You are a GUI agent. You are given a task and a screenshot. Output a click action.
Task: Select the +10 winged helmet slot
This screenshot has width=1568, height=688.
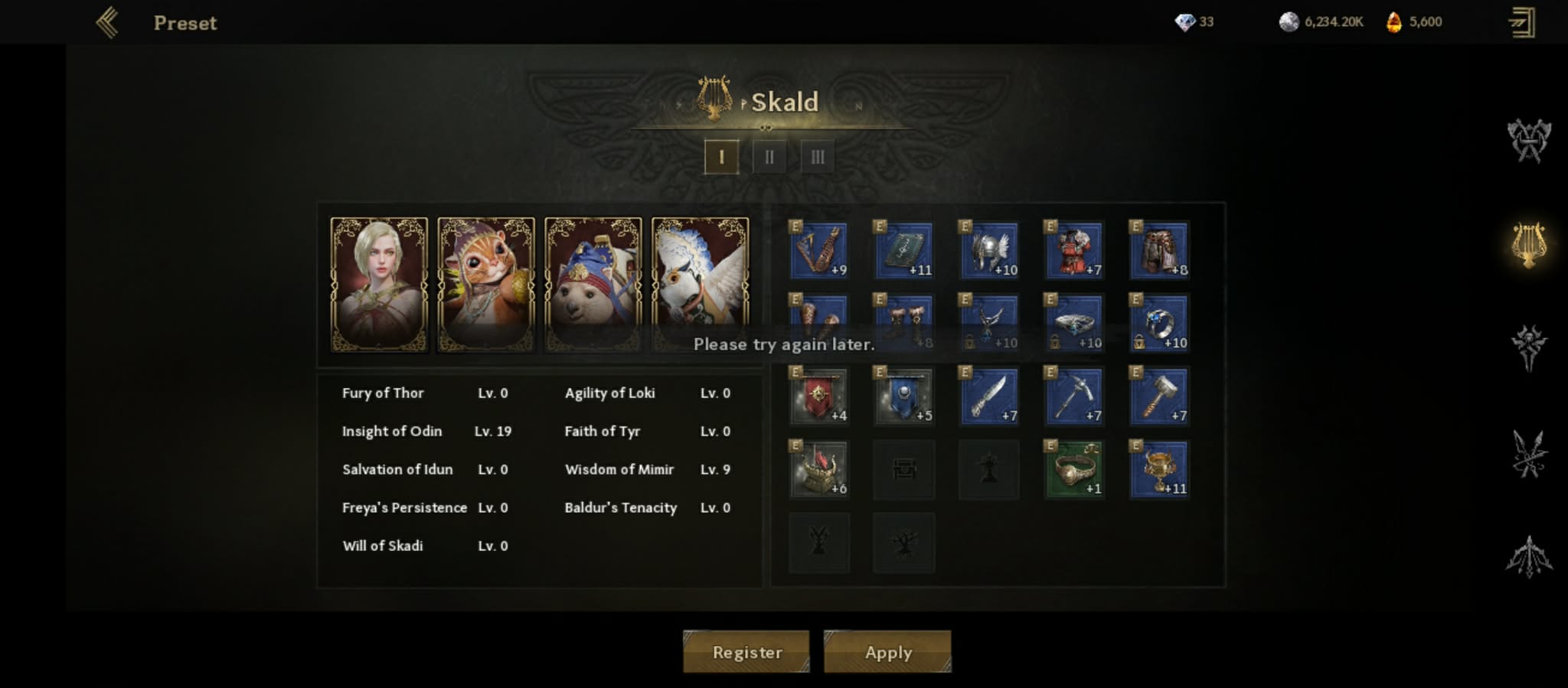pos(989,250)
